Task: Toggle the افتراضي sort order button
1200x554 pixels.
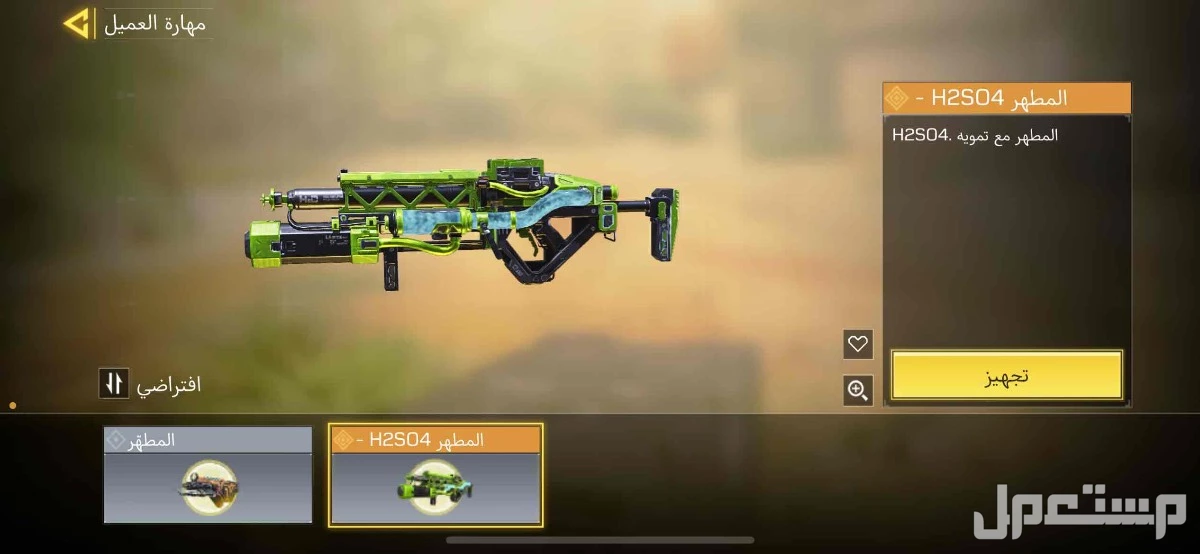Action: pyautogui.click(x=114, y=383)
